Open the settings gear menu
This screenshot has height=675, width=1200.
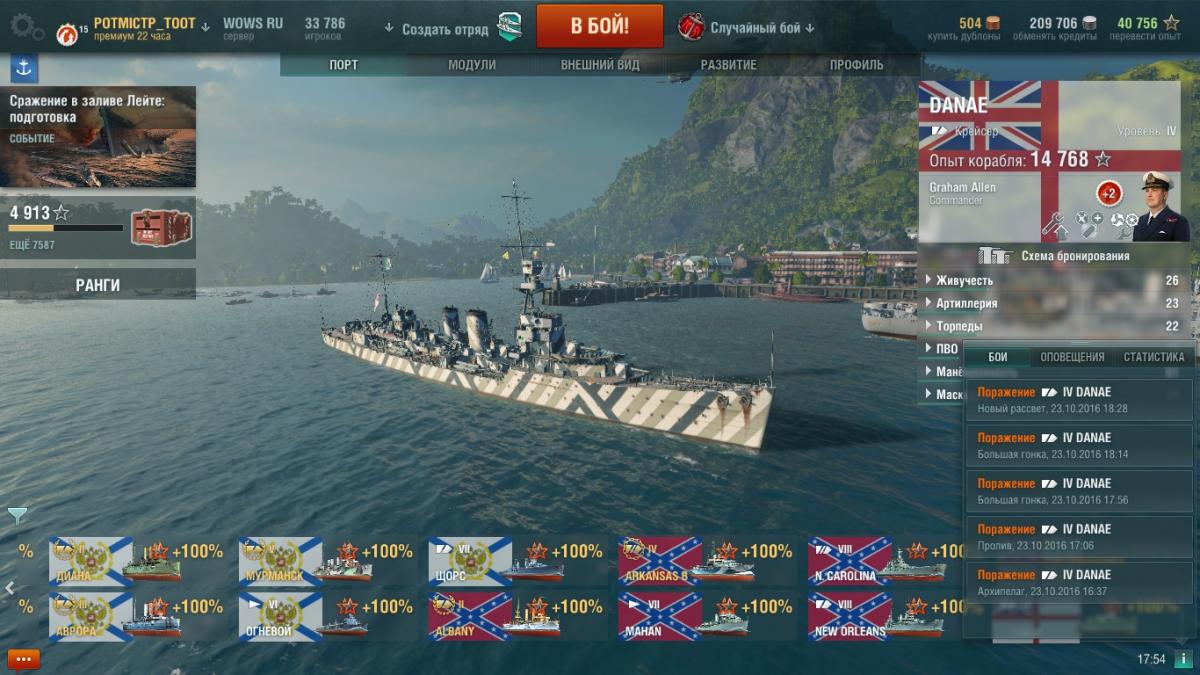(25, 27)
